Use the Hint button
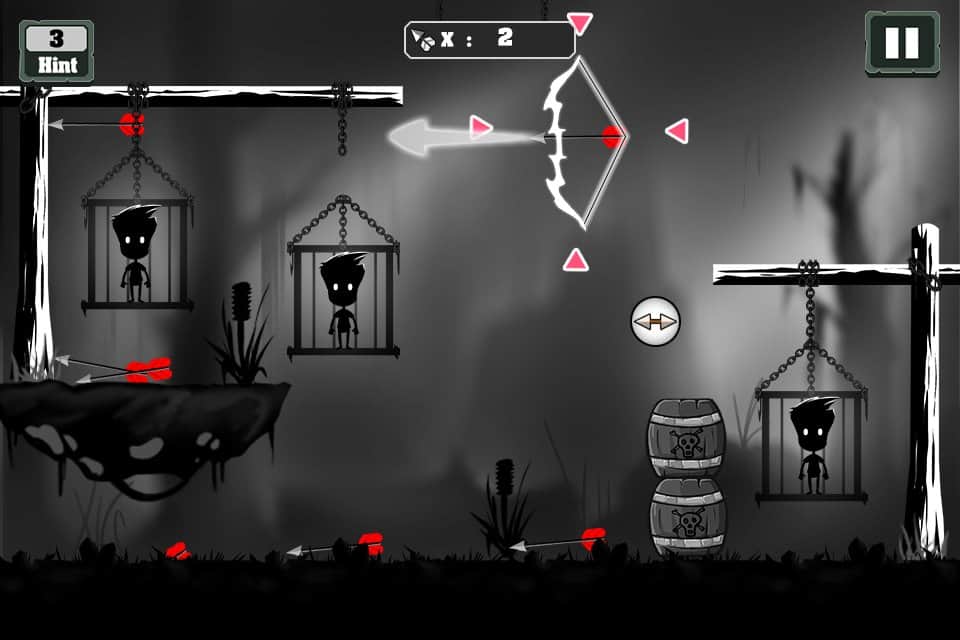This screenshot has height=640, width=960. pos(57,51)
